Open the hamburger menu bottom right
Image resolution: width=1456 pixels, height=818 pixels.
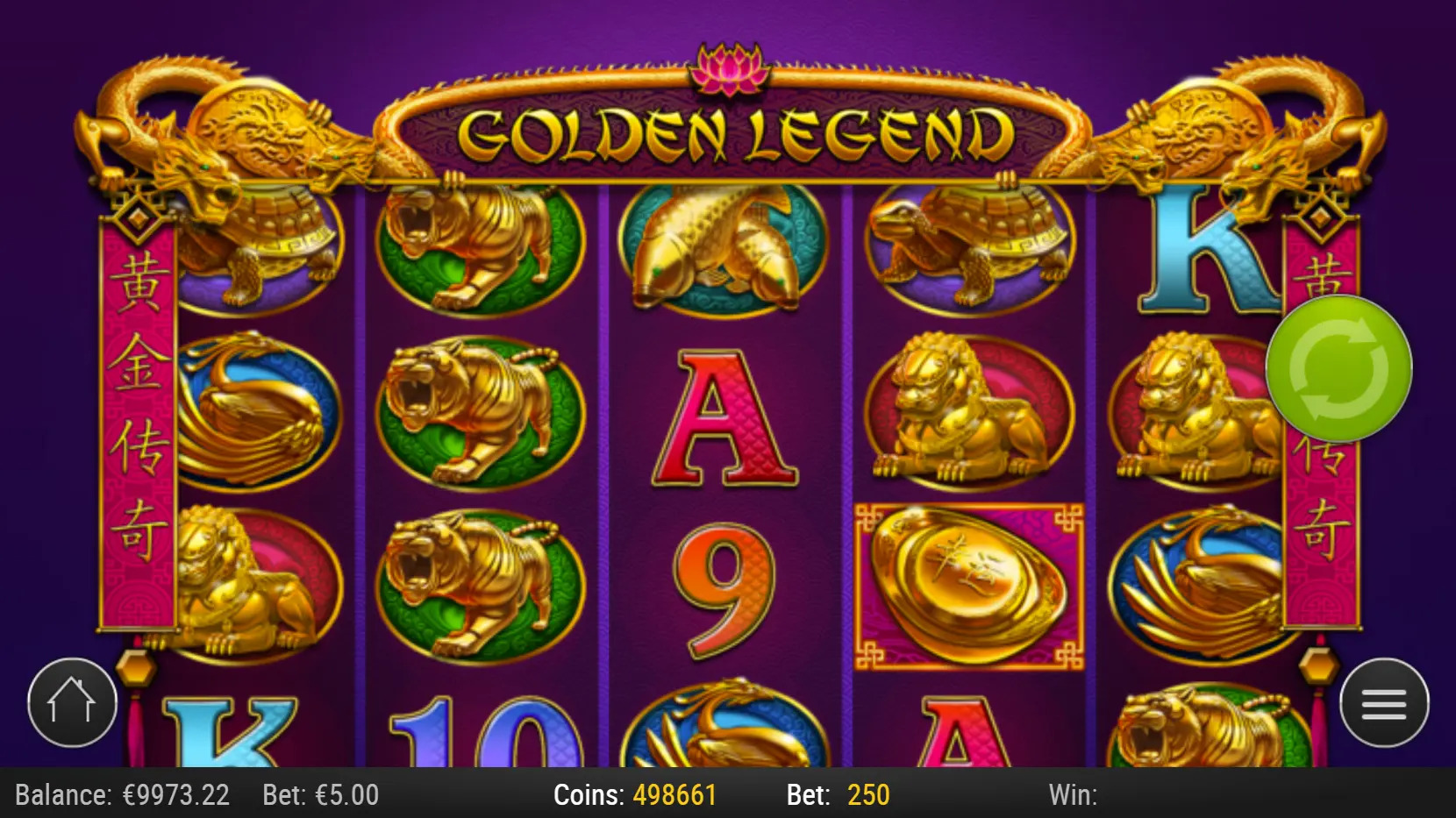tap(1383, 702)
